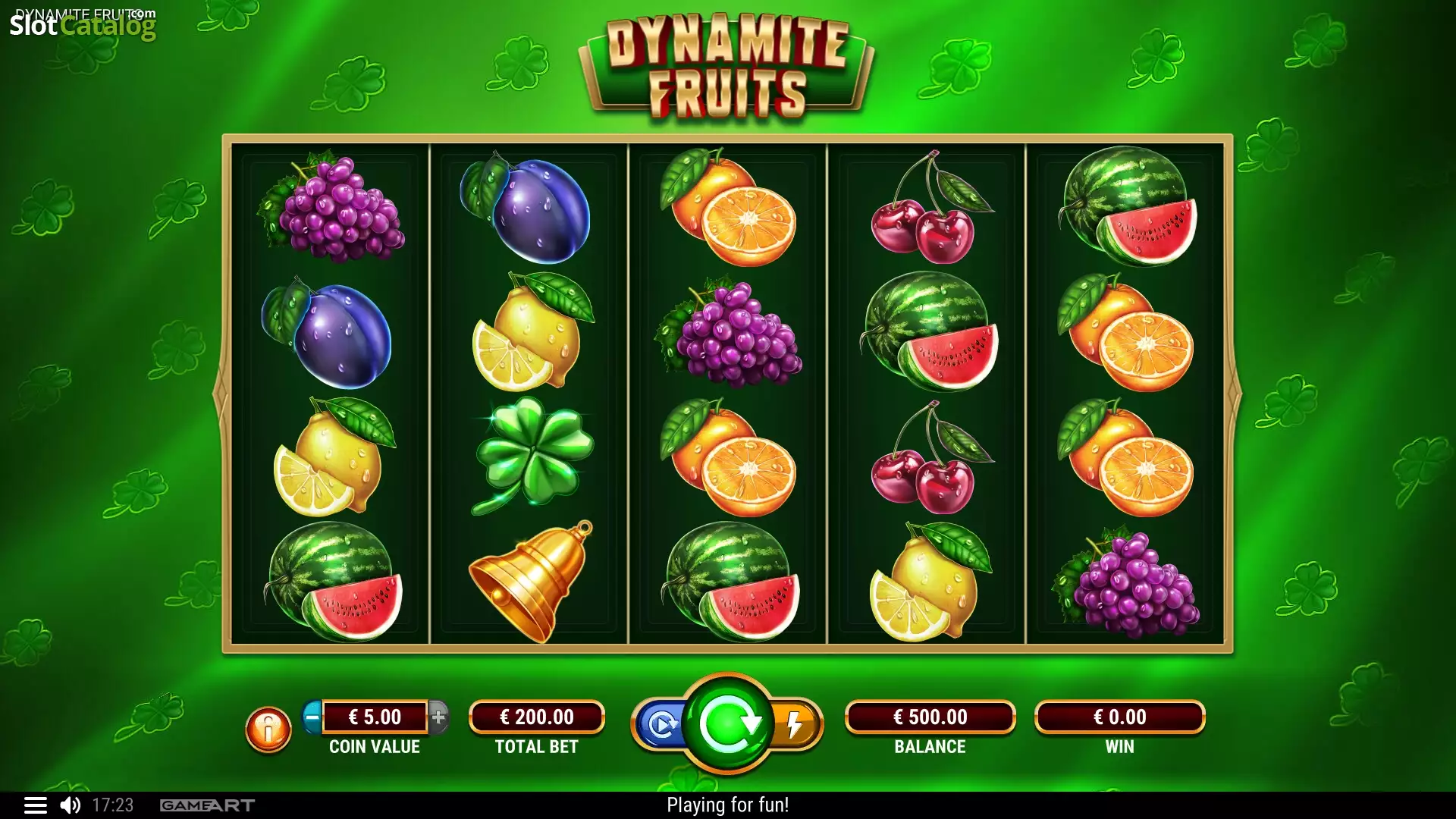Visit the SlotCatalog logo link
1456x819 pixels.
click(x=82, y=26)
